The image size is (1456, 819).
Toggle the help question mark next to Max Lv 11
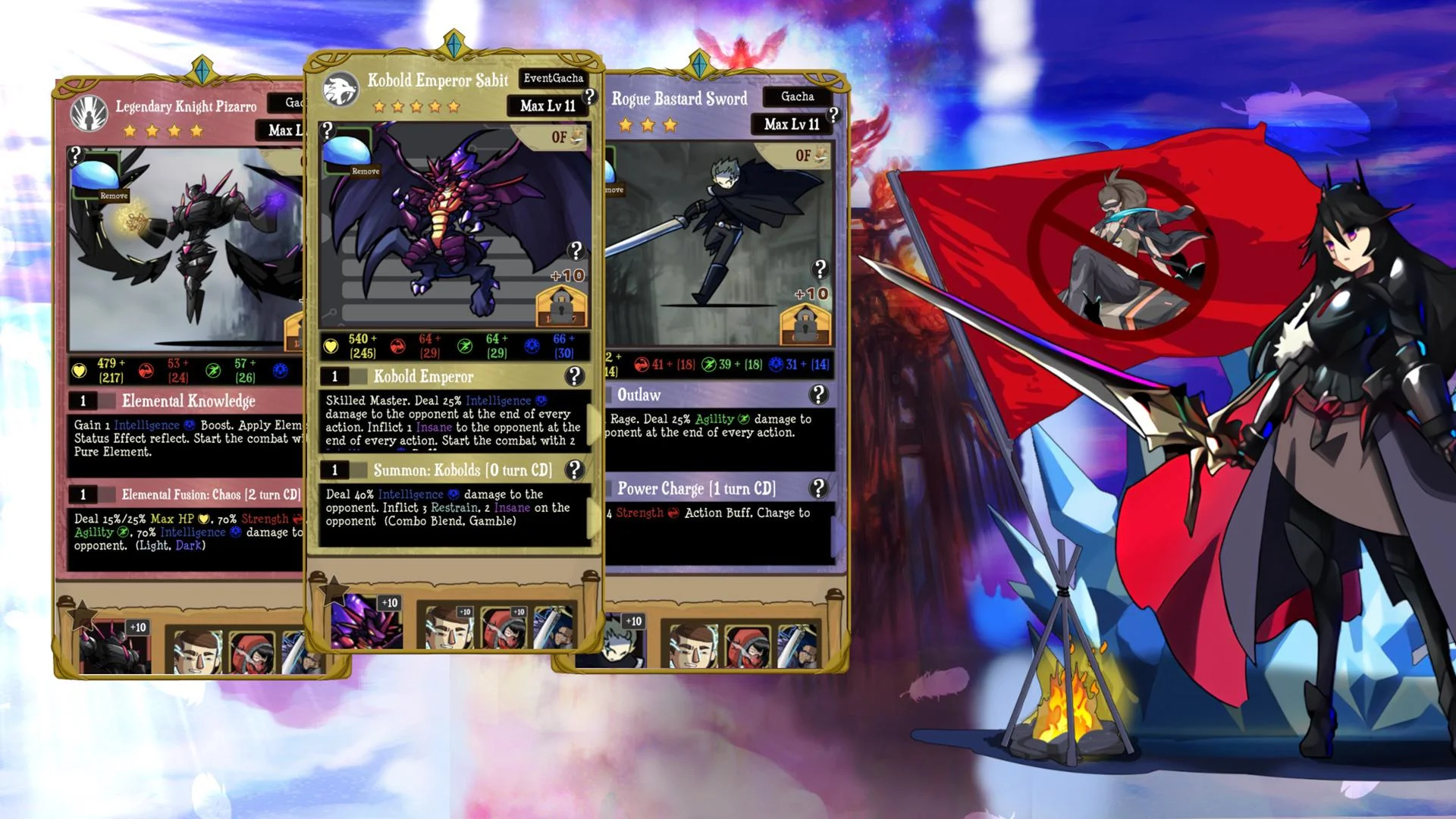(x=588, y=95)
